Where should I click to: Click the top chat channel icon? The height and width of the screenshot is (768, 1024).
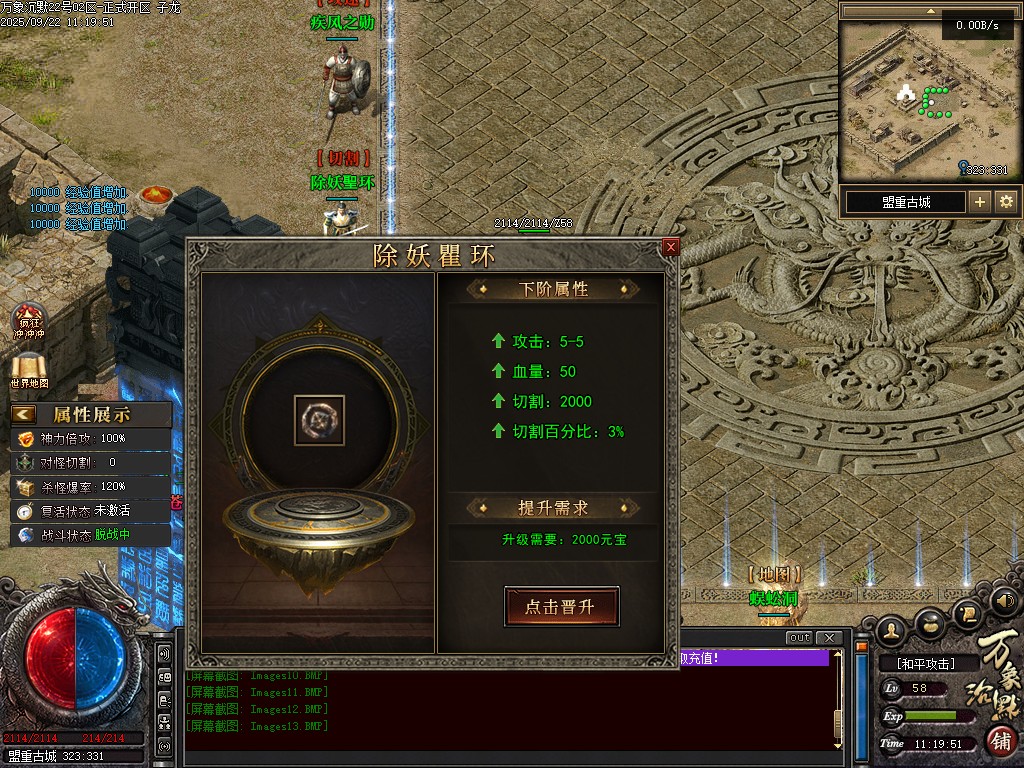165,654
